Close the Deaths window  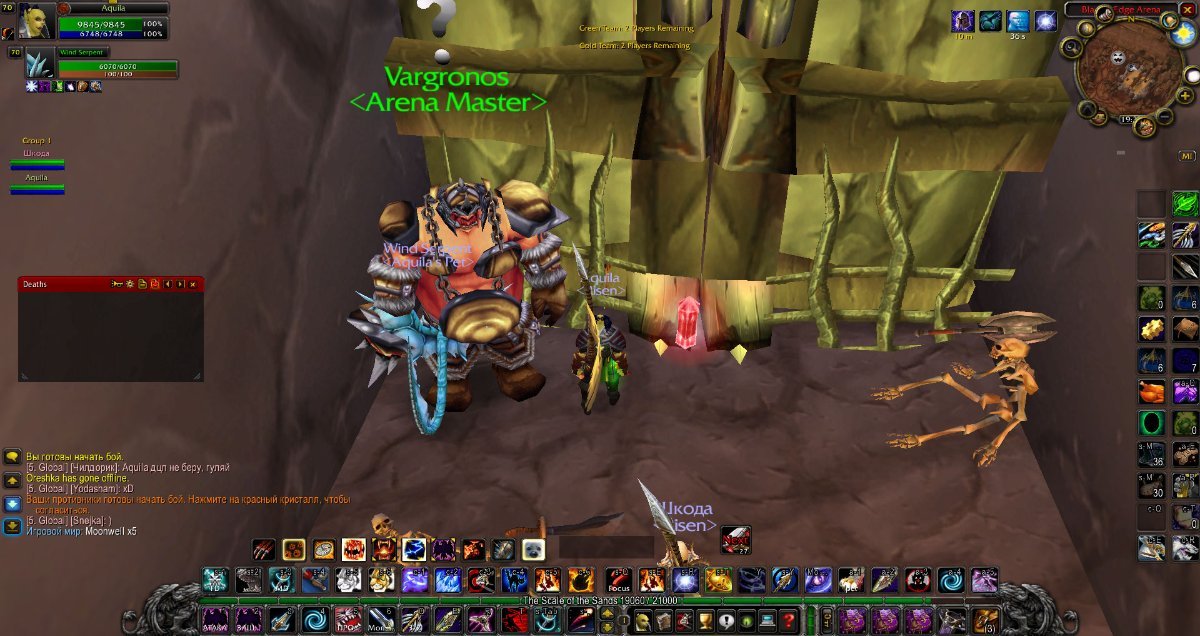193,284
